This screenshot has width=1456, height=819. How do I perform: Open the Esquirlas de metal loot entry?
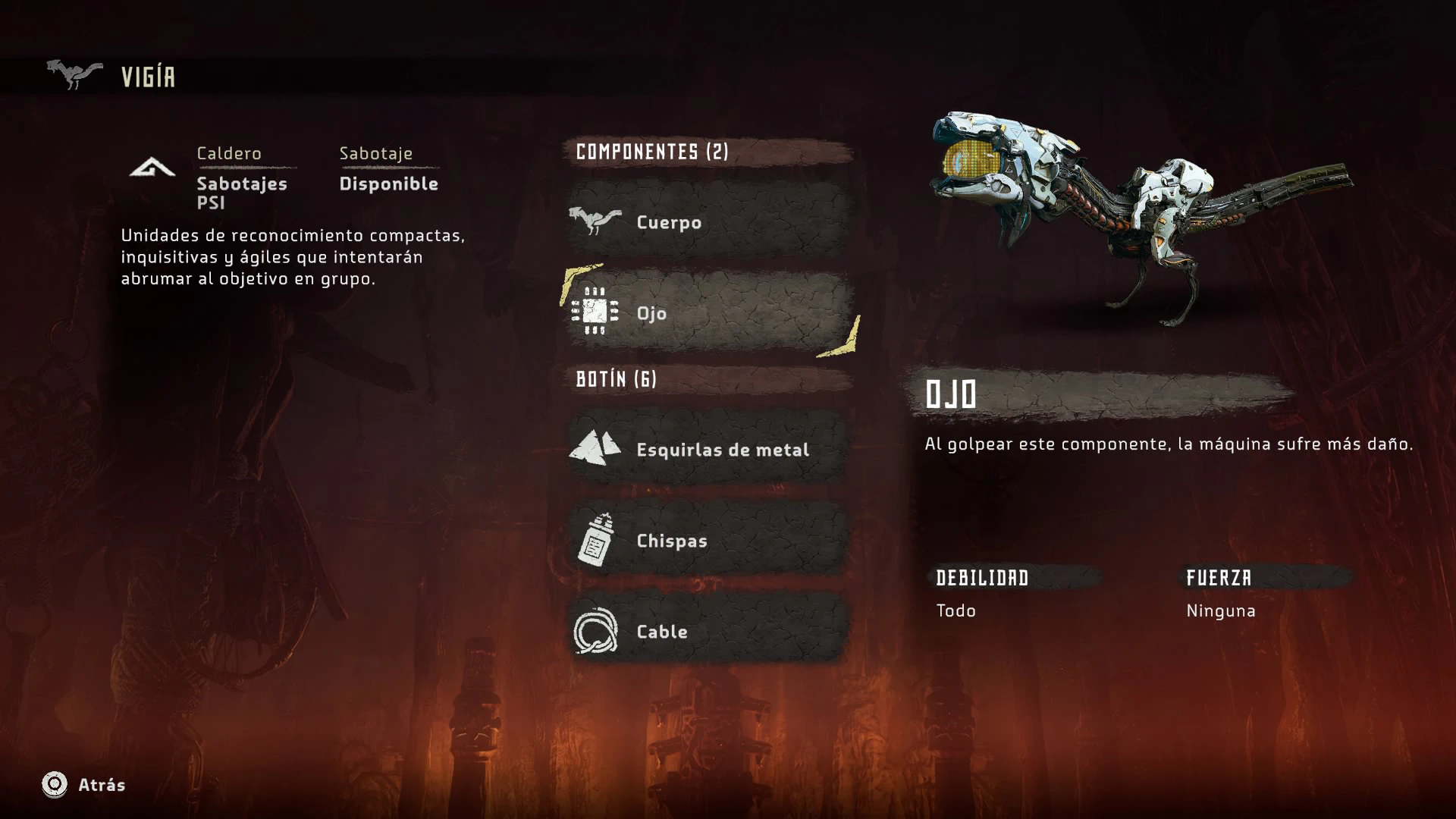tap(708, 449)
